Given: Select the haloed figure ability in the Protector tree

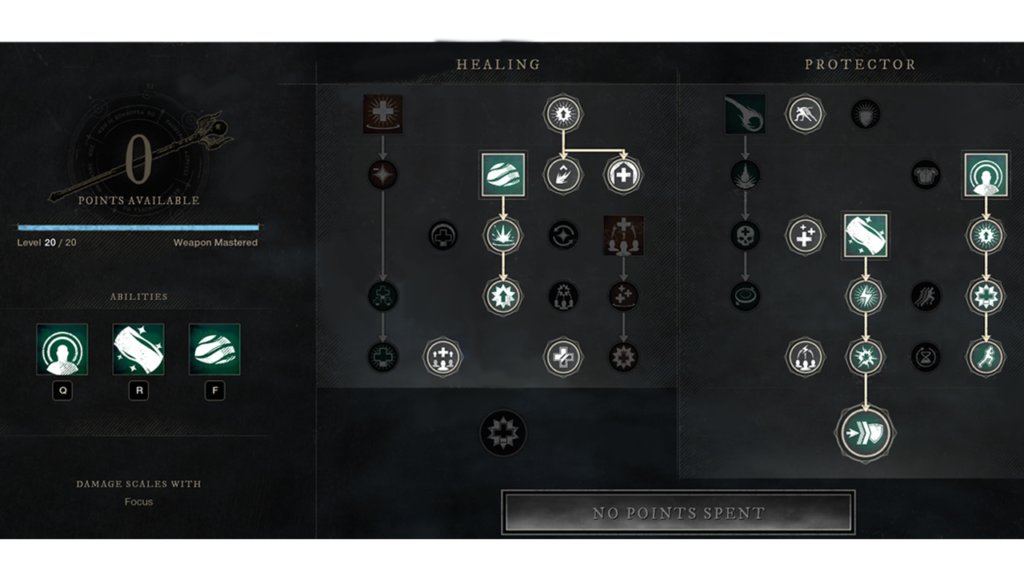Looking at the screenshot, I should pyautogui.click(x=986, y=175).
